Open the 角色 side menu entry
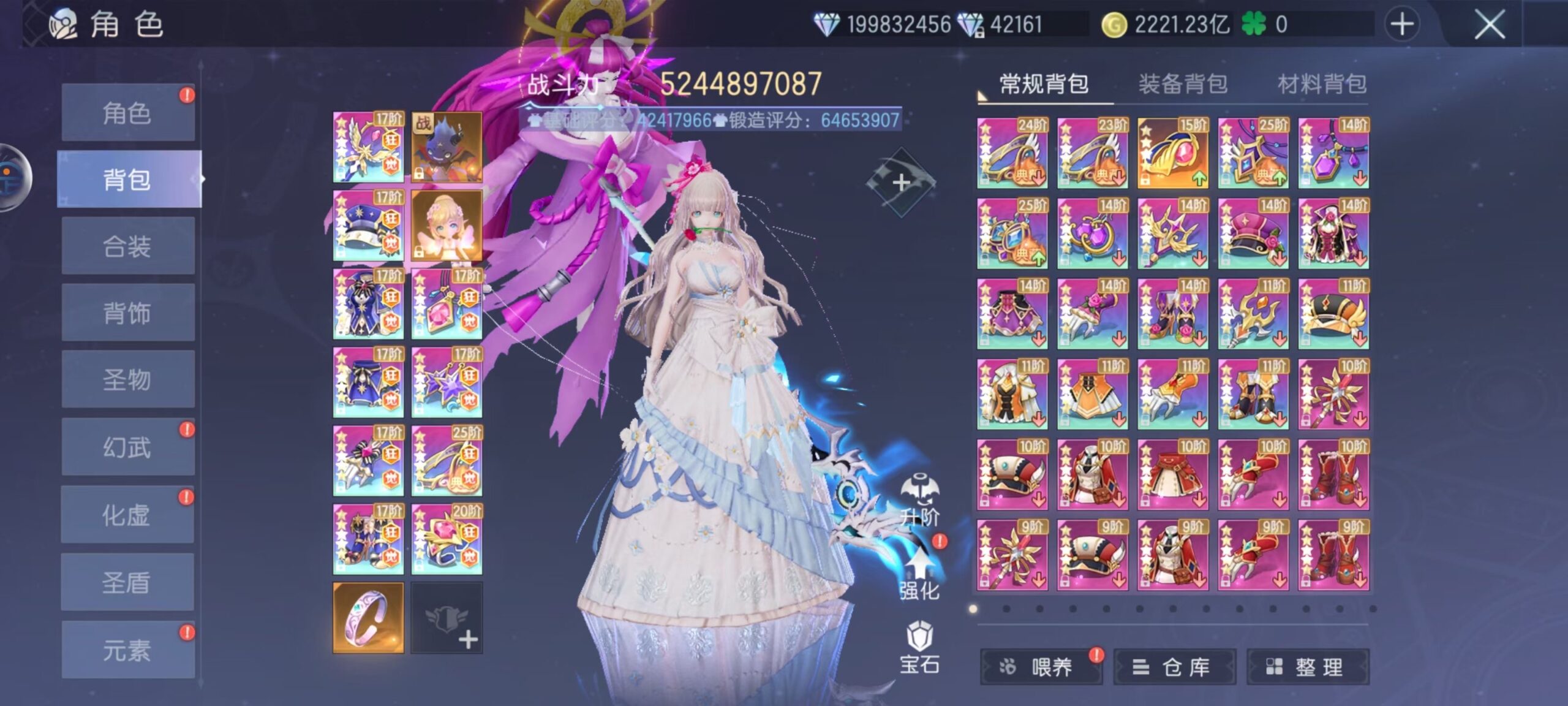The height and width of the screenshot is (706, 1568). 127,113
